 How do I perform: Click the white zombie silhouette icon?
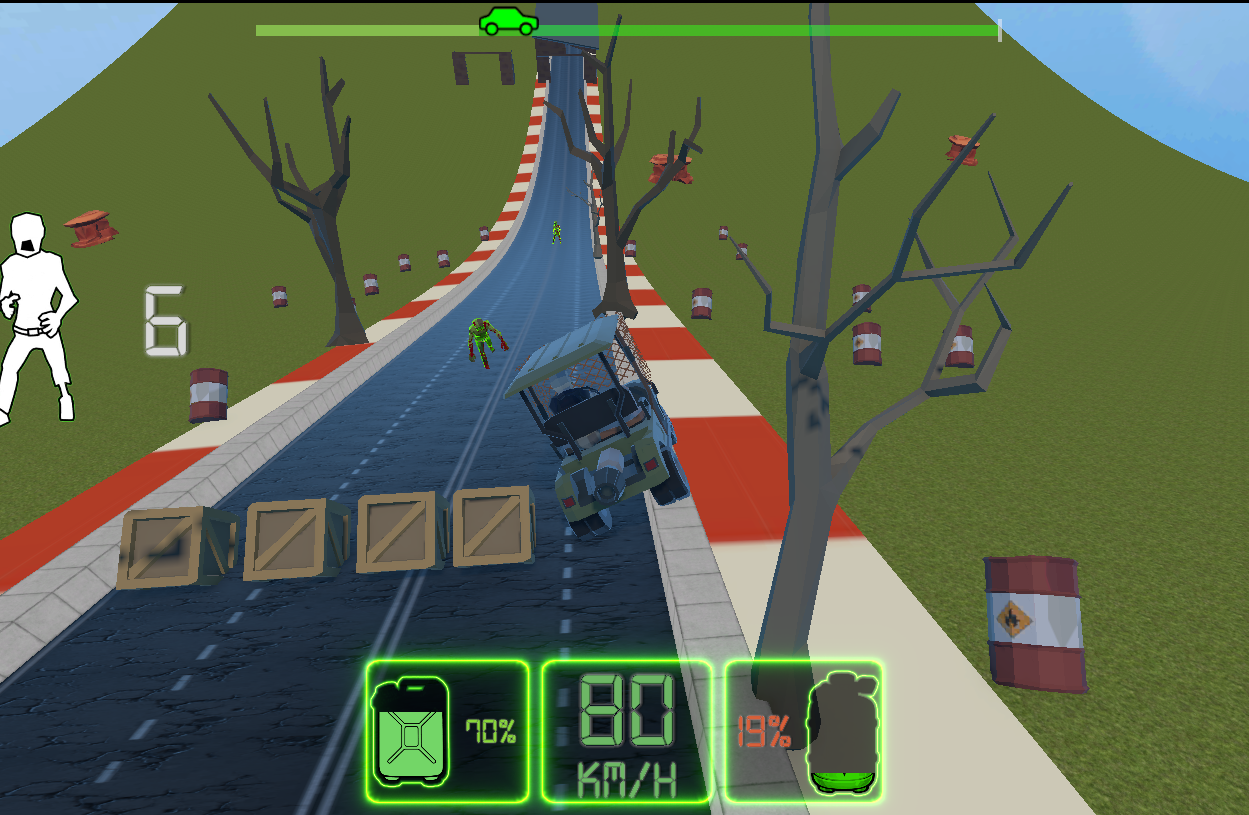point(35,317)
